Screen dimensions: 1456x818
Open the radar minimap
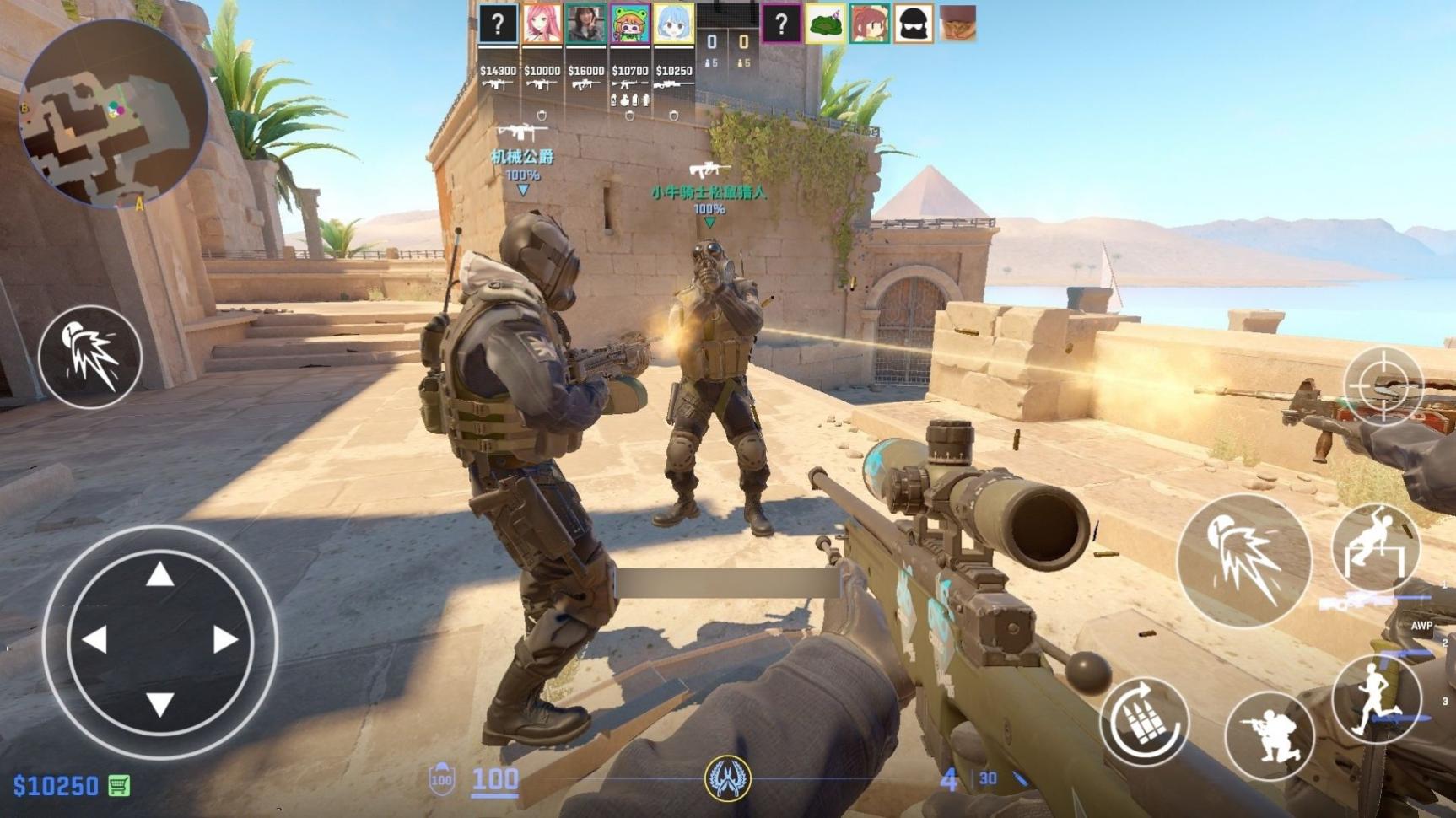[112, 113]
